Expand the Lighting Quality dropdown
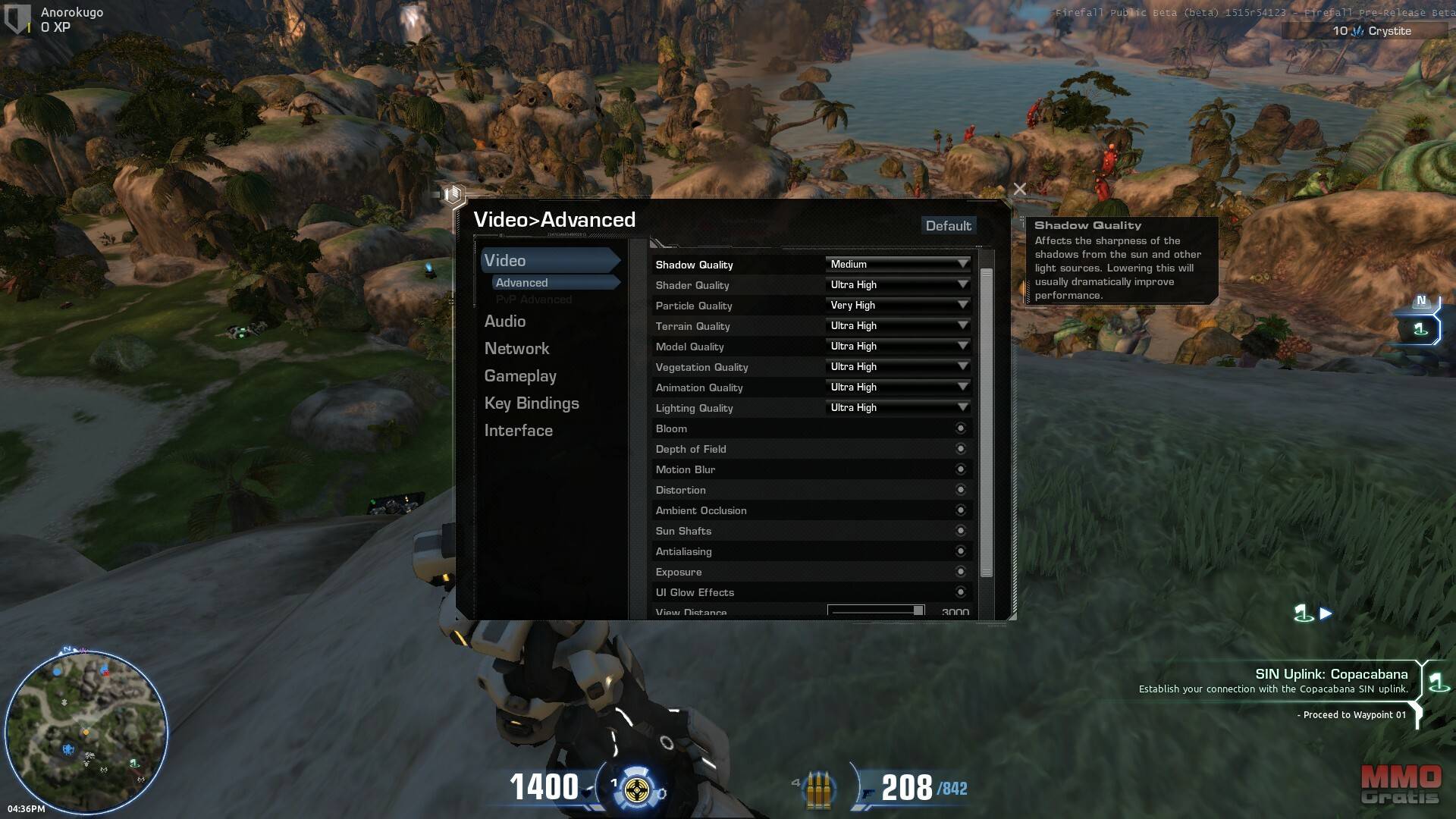The height and width of the screenshot is (819, 1456). tap(899, 408)
